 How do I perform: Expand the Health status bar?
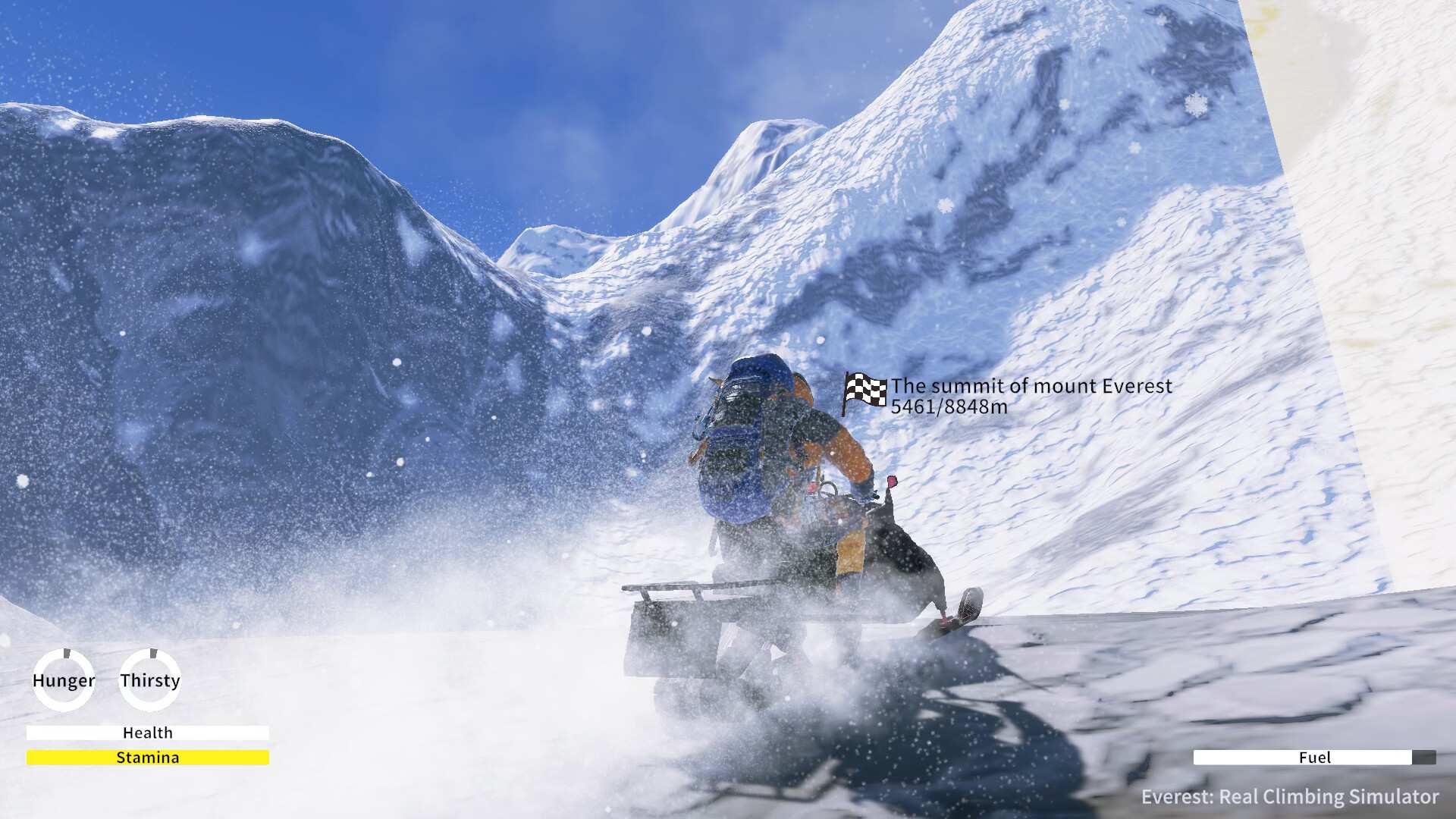148,733
